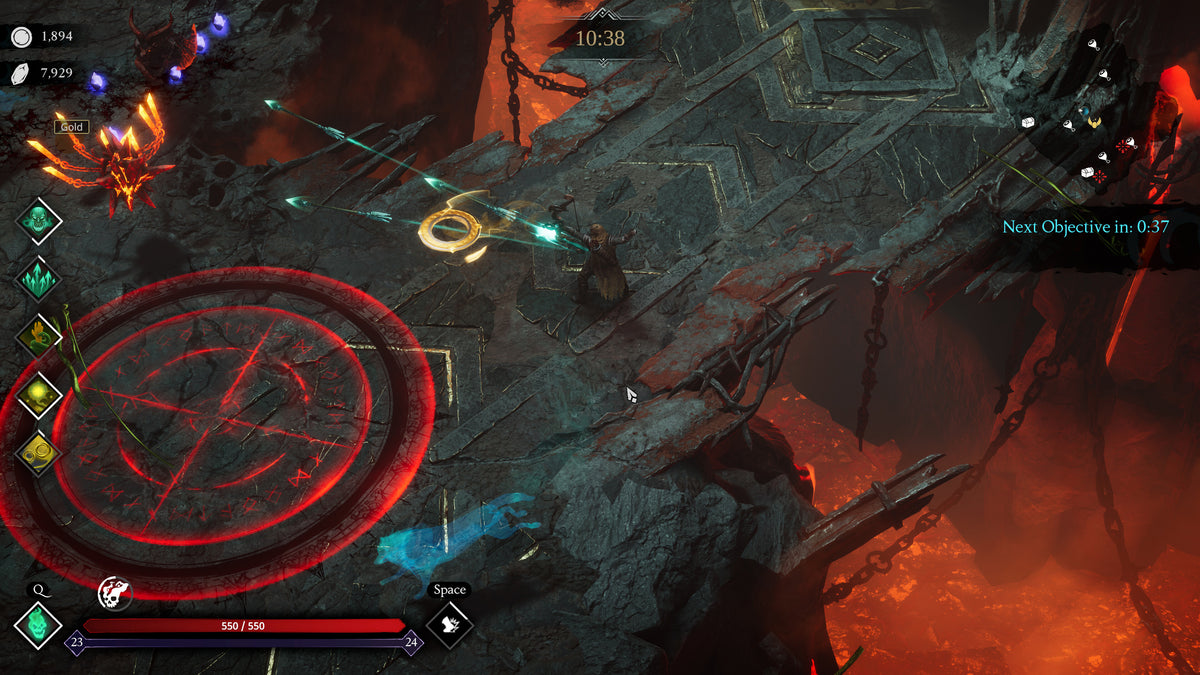Choose the green plant hand ability icon
The image size is (1200, 675).
39,337
